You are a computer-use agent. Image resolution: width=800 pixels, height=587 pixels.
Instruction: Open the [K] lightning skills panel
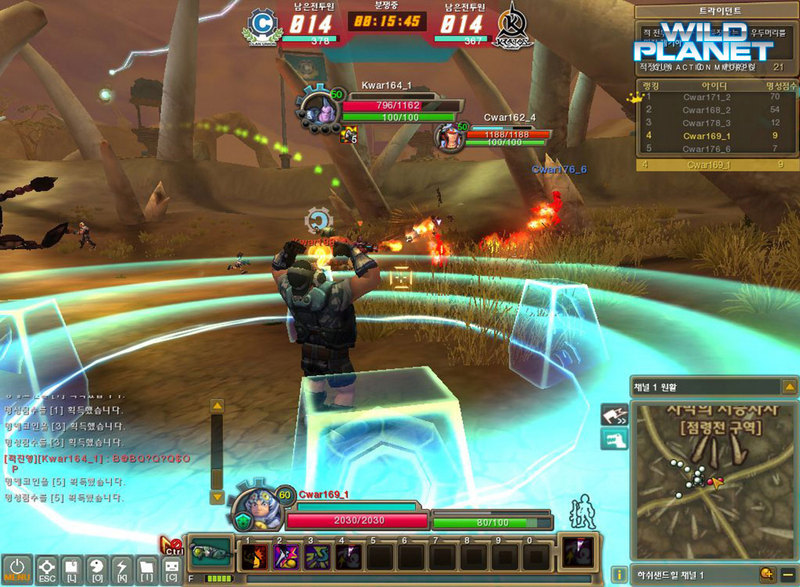click(122, 568)
